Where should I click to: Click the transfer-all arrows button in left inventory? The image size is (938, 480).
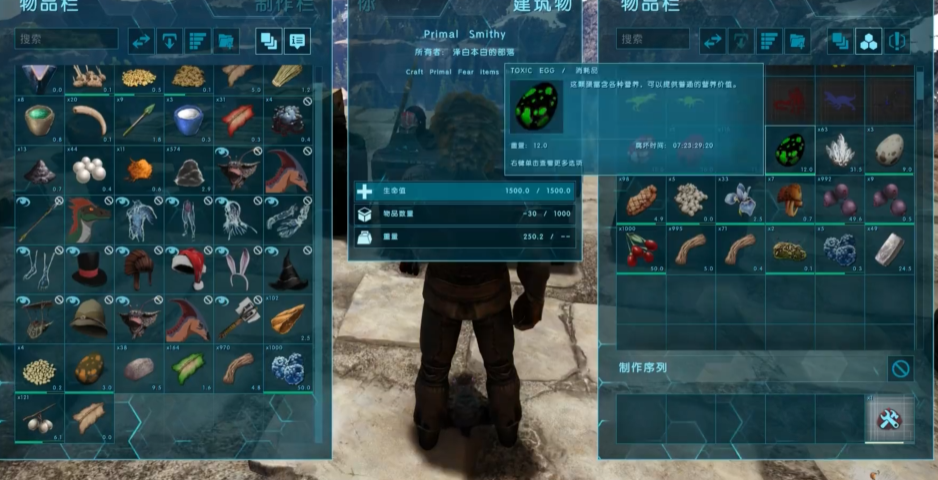(141, 41)
